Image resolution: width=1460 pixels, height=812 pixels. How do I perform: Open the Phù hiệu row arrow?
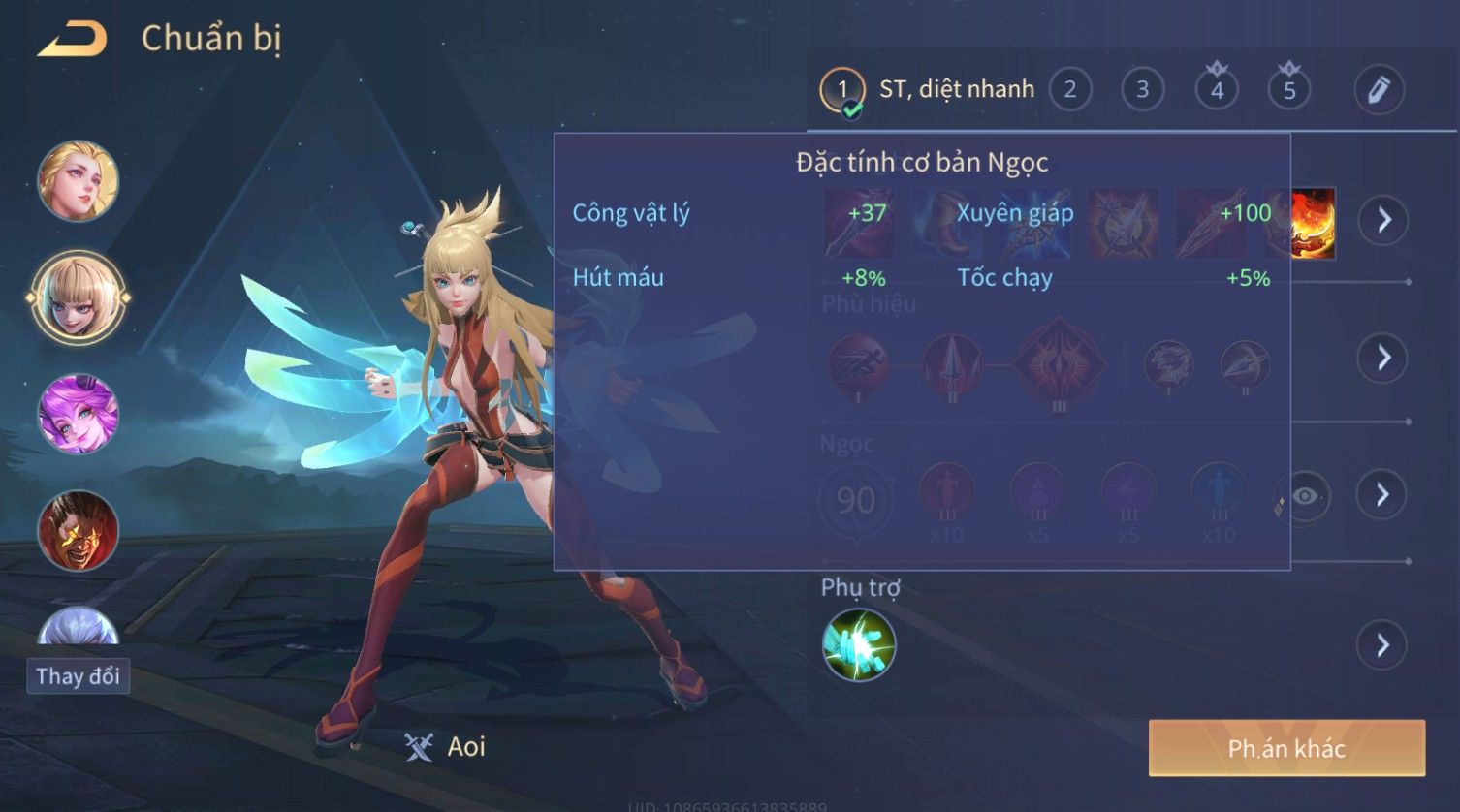1382,359
